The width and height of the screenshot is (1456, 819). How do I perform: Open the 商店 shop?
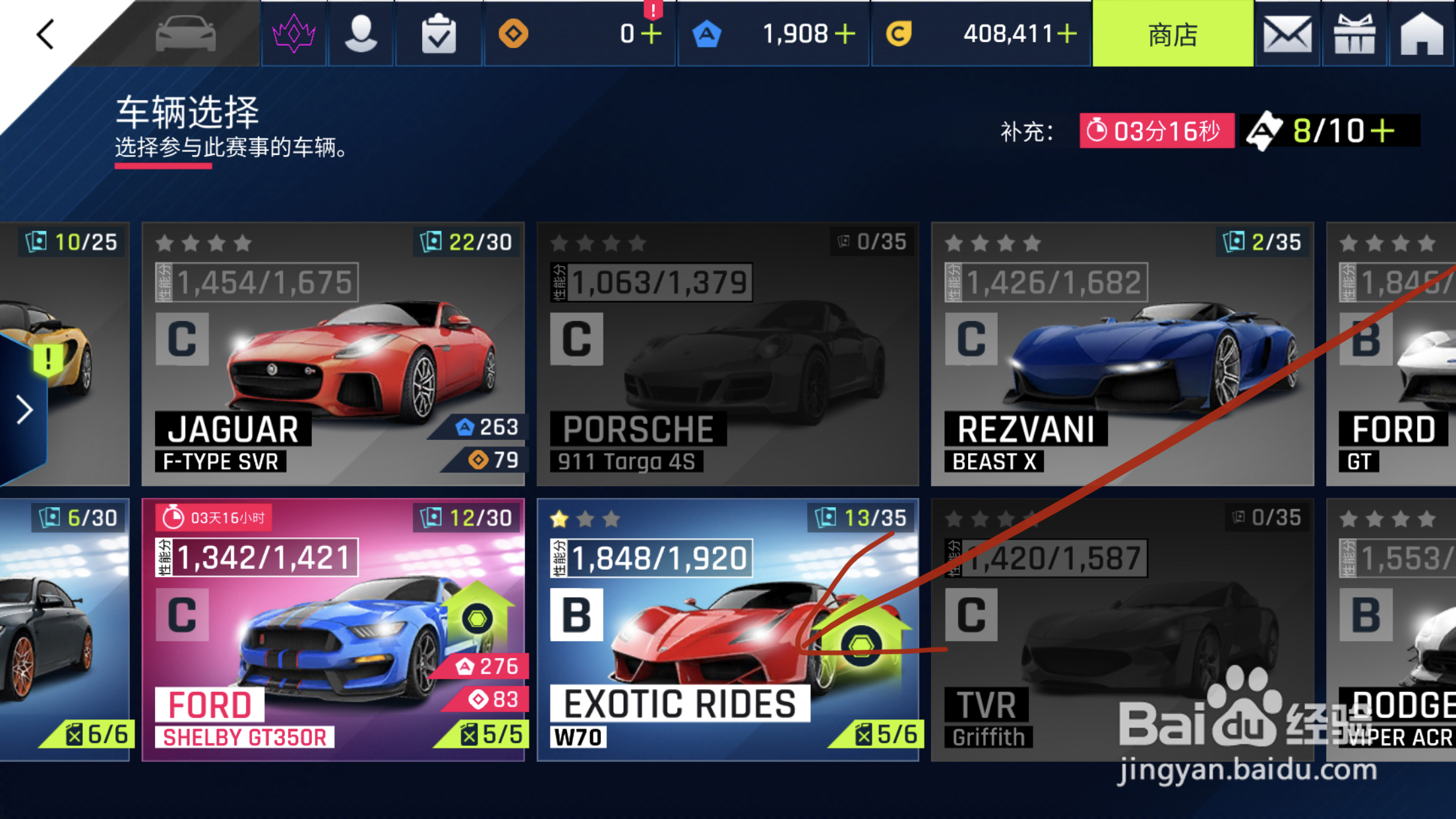[x=1172, y=34]
